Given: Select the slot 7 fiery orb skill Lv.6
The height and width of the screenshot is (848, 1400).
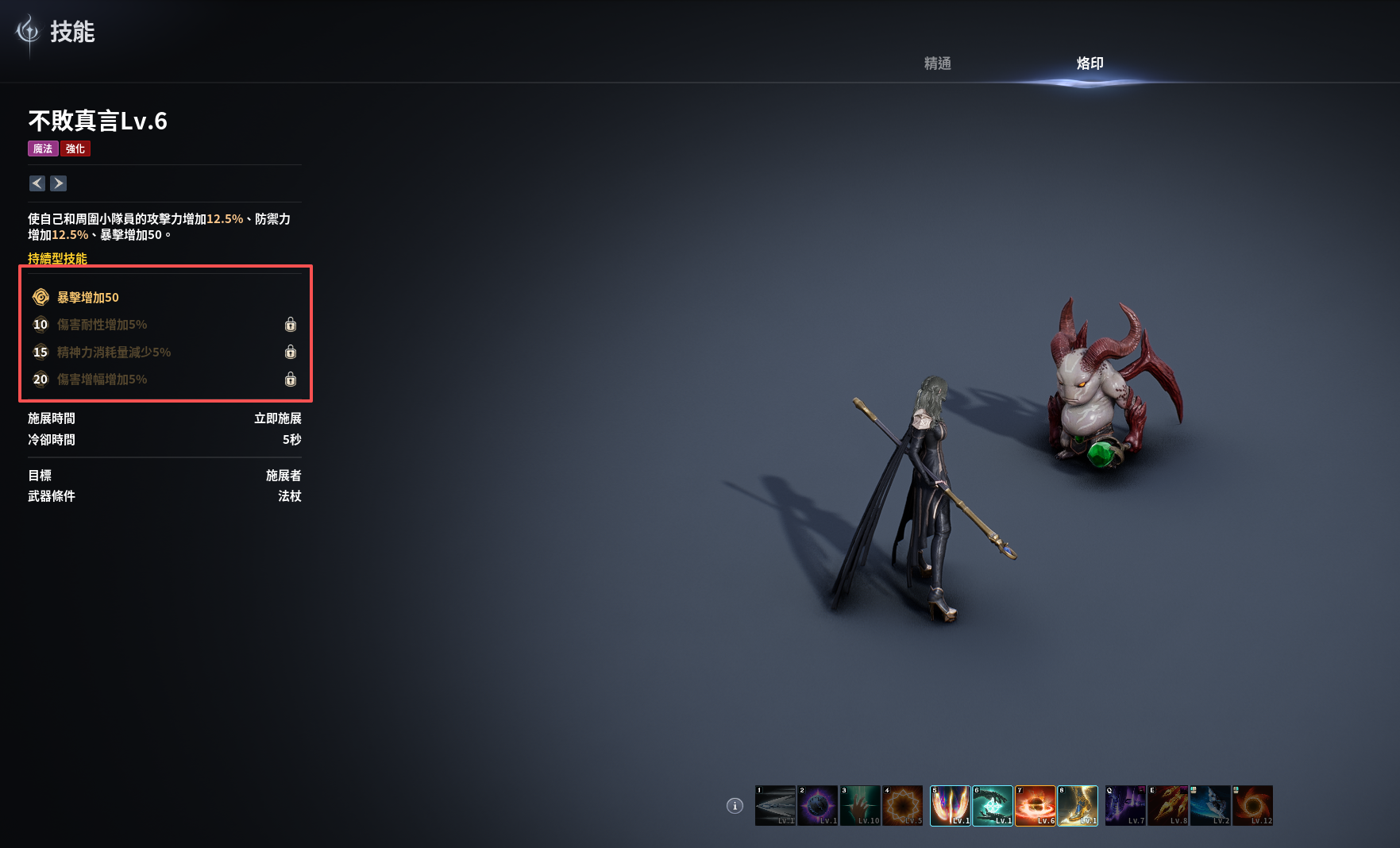Looking at the screenshot, I should (x=1036, y=806).
